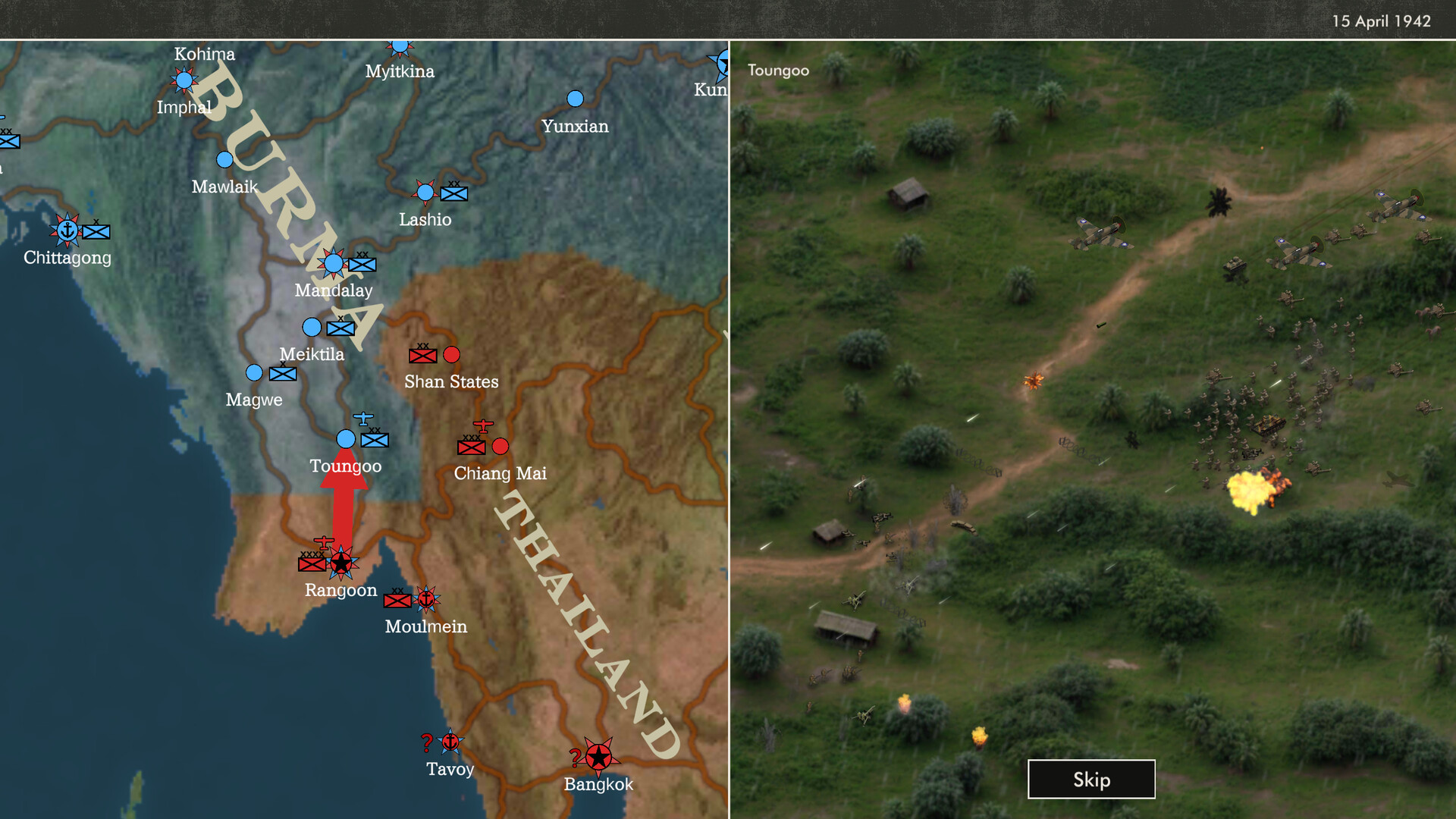This screenshot has height=819, width=1456.
Task: Click the question mark beside Bangkok's star
Action: click(576, 755)
